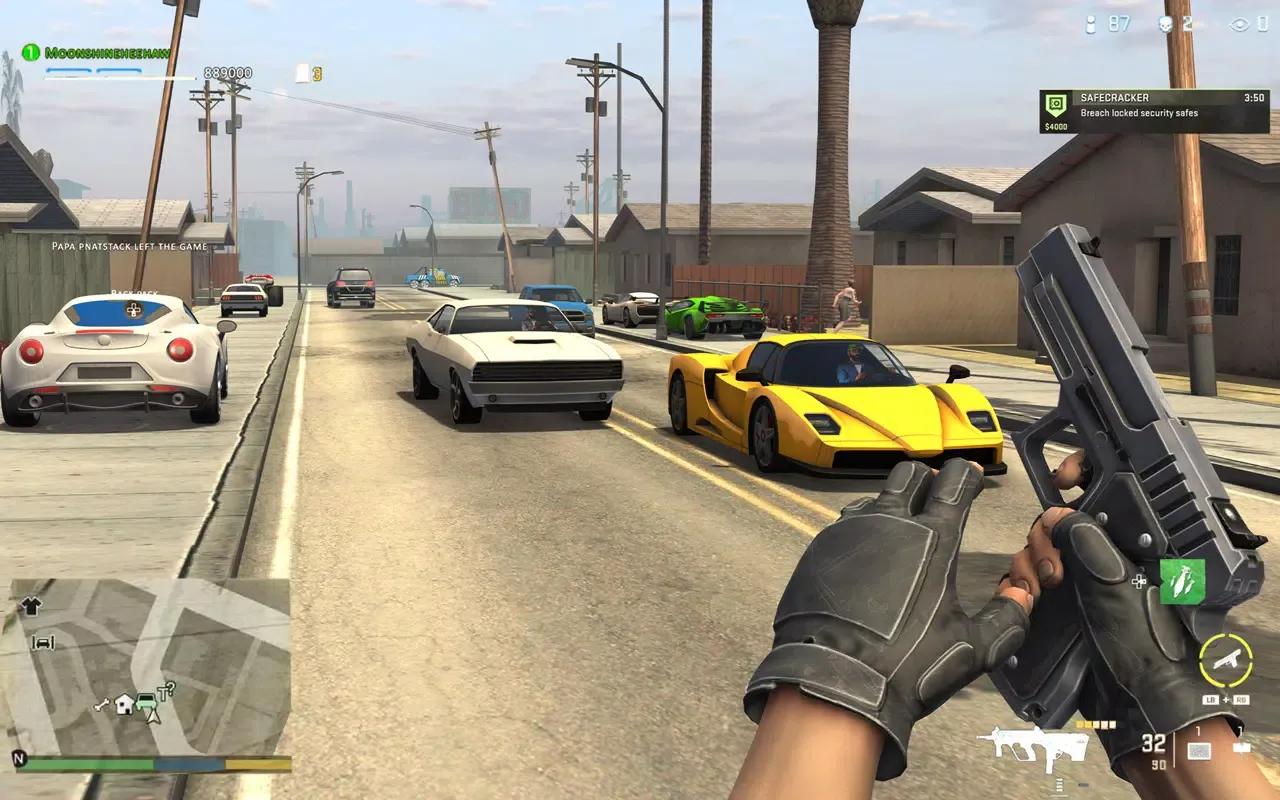This screenshot has height=800, width=1280.
Task: Click the garage icon on the minimap
Action: (x=43, y=641)
